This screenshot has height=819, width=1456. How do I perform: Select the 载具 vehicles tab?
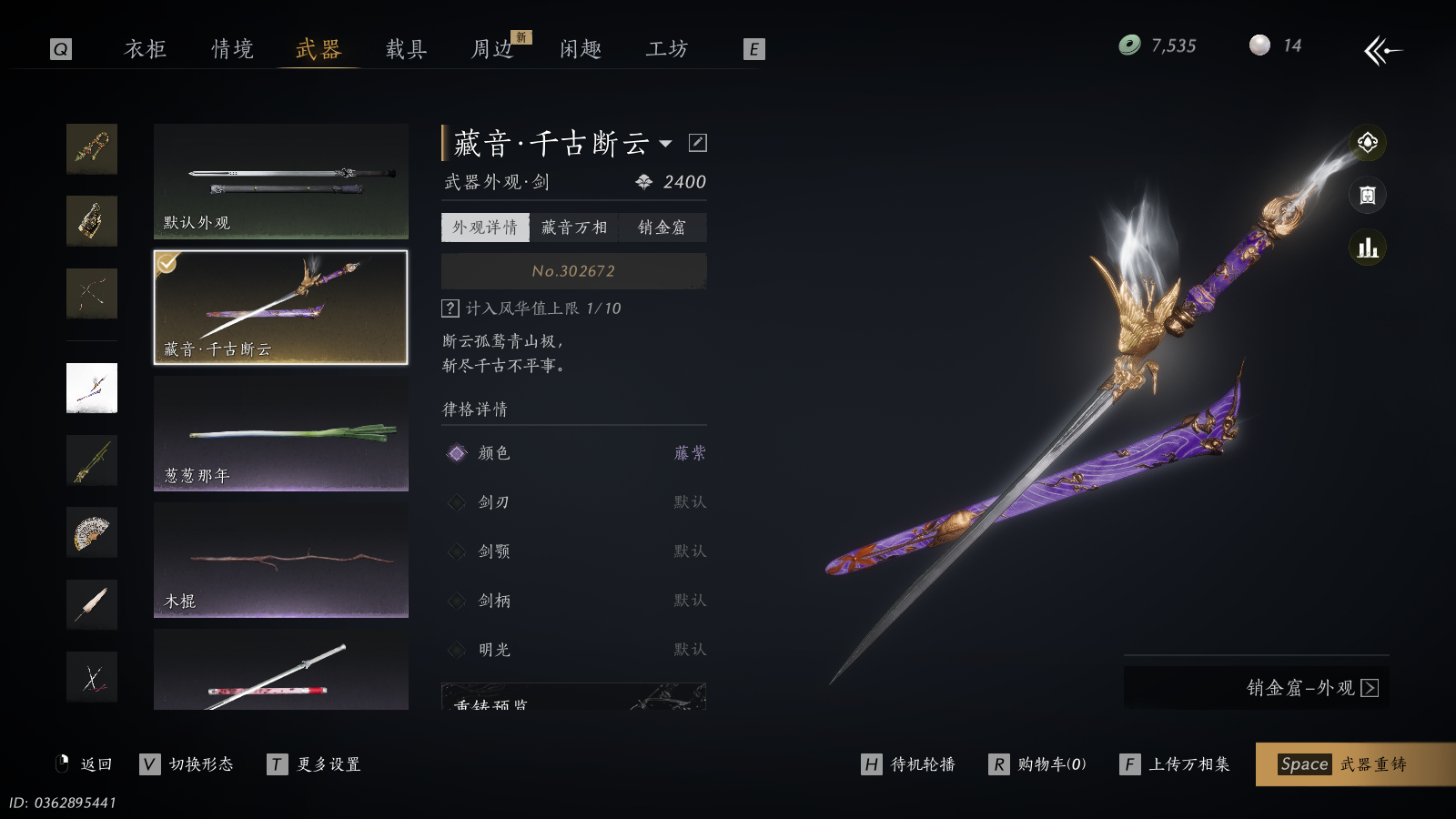(x=406, y=49)
